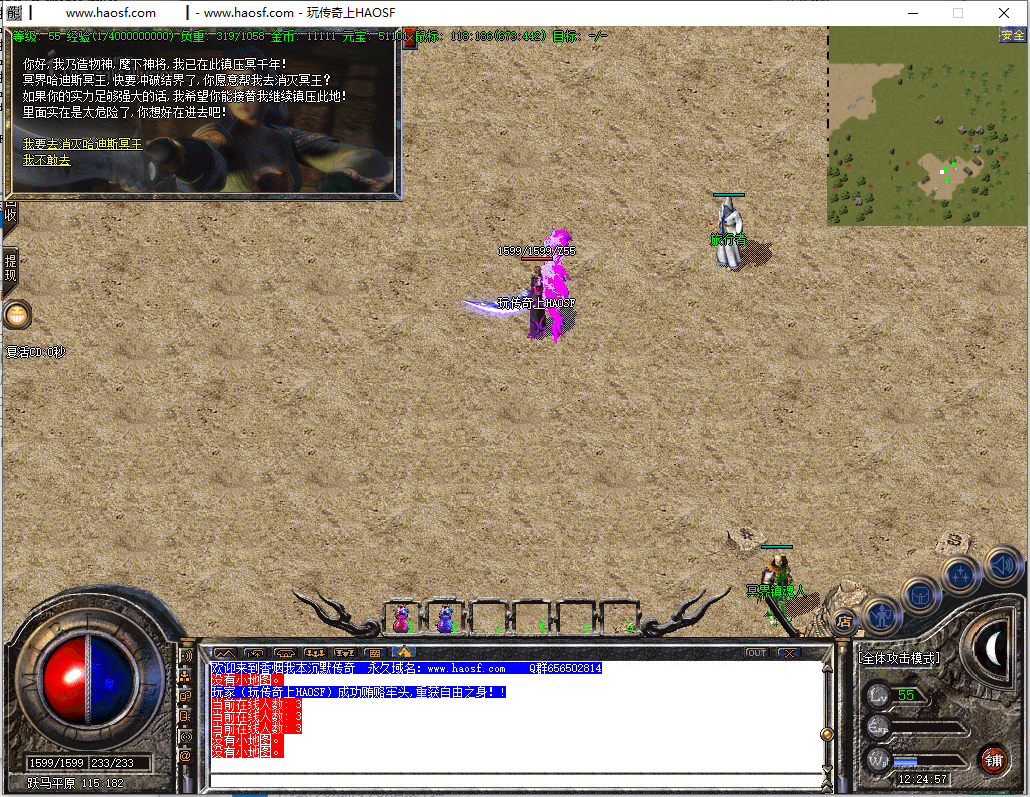
Task: Close the chat panel with the X button
Action: pos(789,653)
